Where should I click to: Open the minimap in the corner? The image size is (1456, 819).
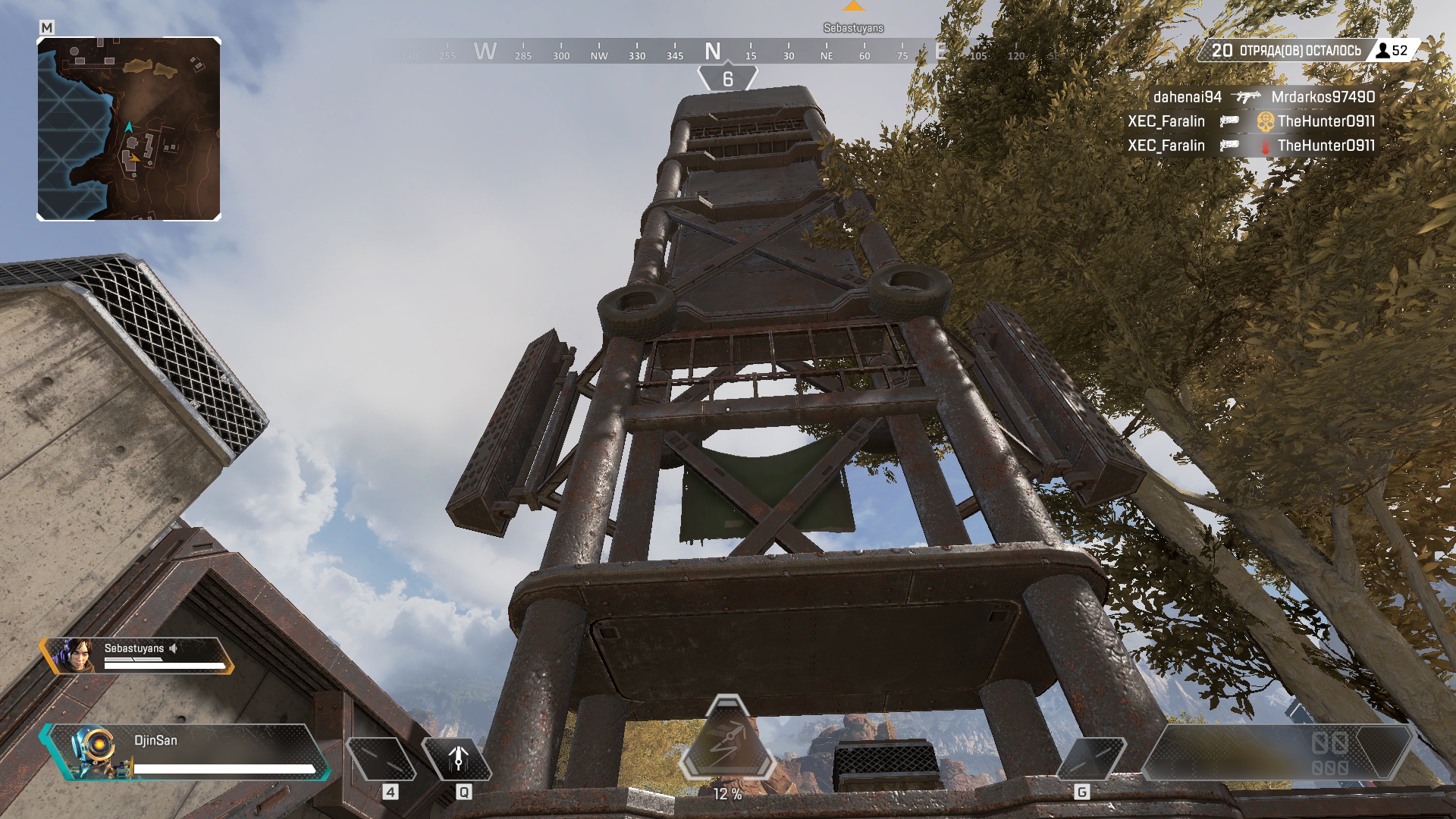pyautogui.click(x=129, y=129)
